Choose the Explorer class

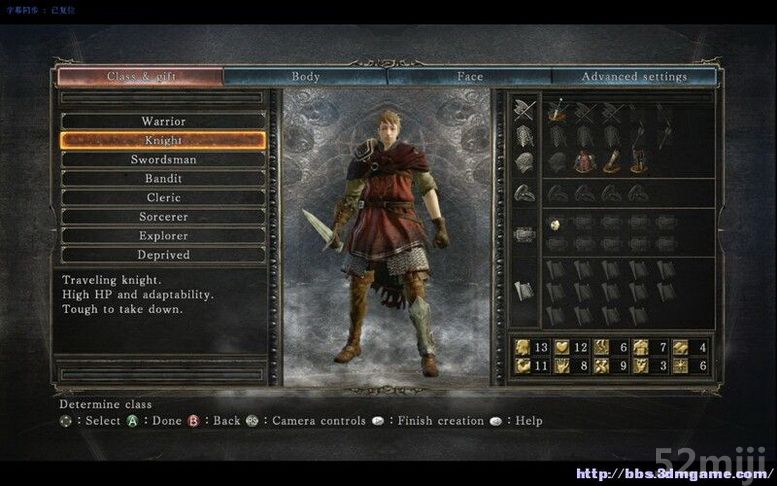(163, 235)
